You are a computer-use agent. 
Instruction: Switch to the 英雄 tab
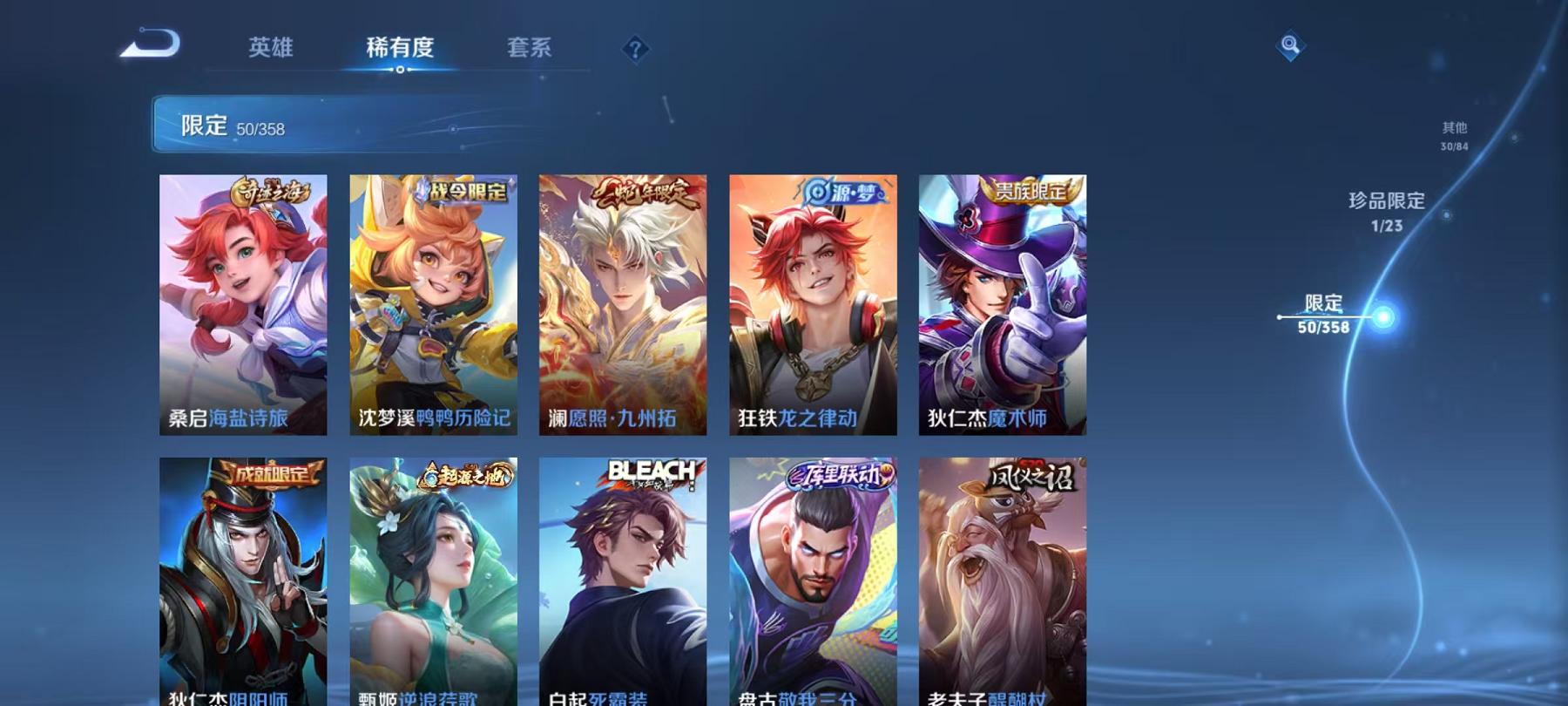pyautogui.click(x=271, y=50)
